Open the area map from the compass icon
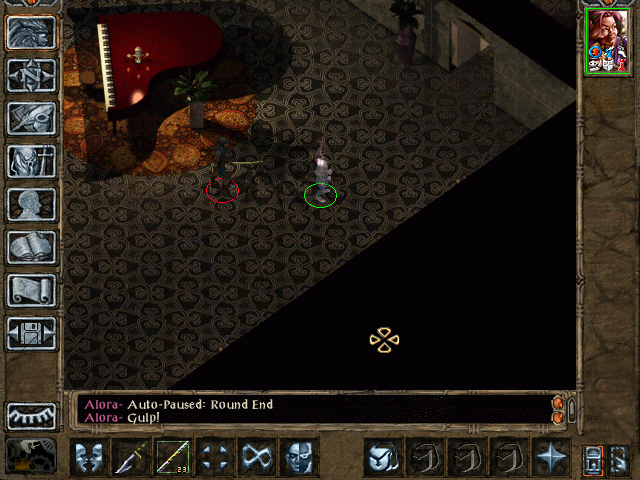 click(31, 75)
